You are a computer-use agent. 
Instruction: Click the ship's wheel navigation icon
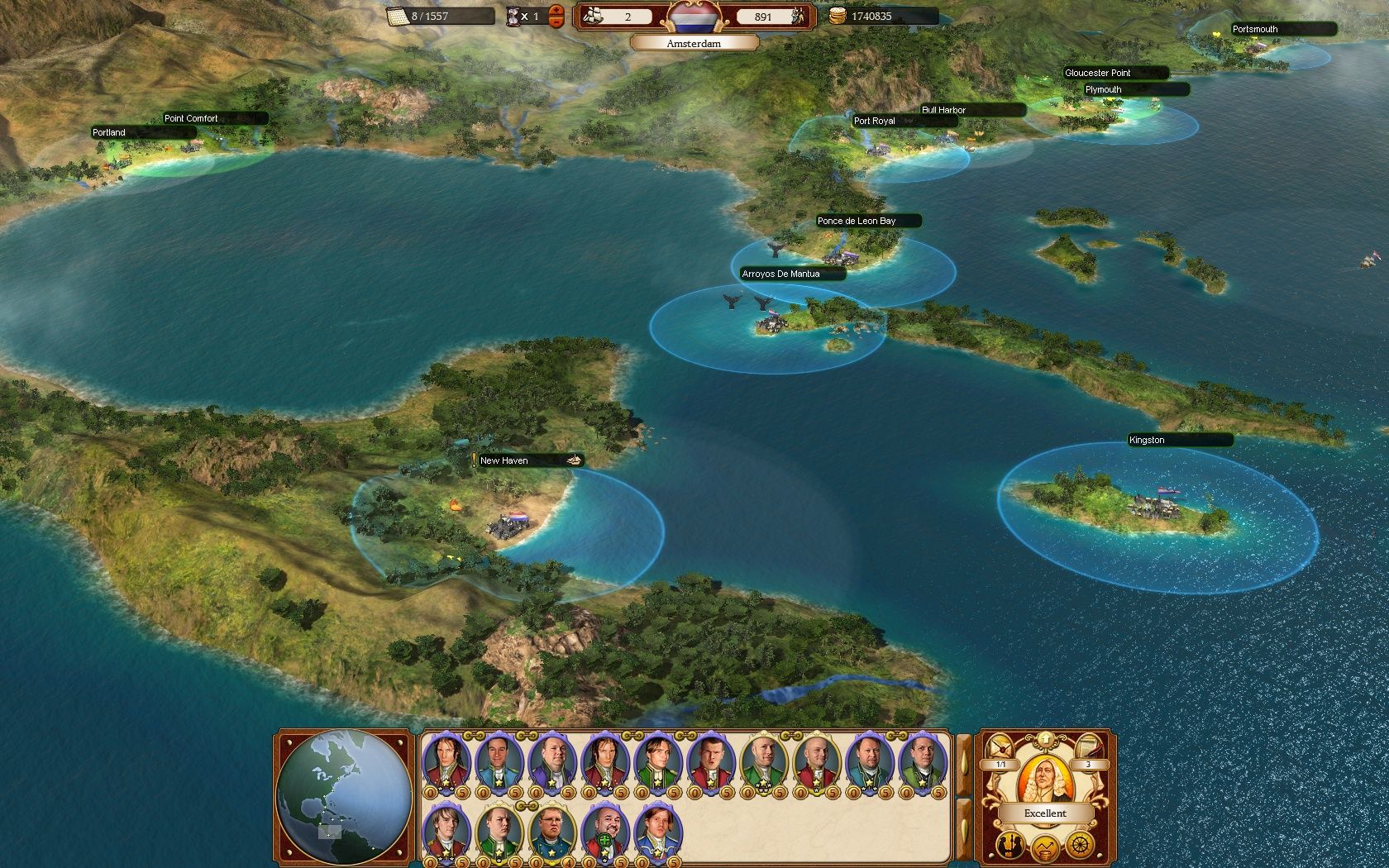(x=1080, y=845)
